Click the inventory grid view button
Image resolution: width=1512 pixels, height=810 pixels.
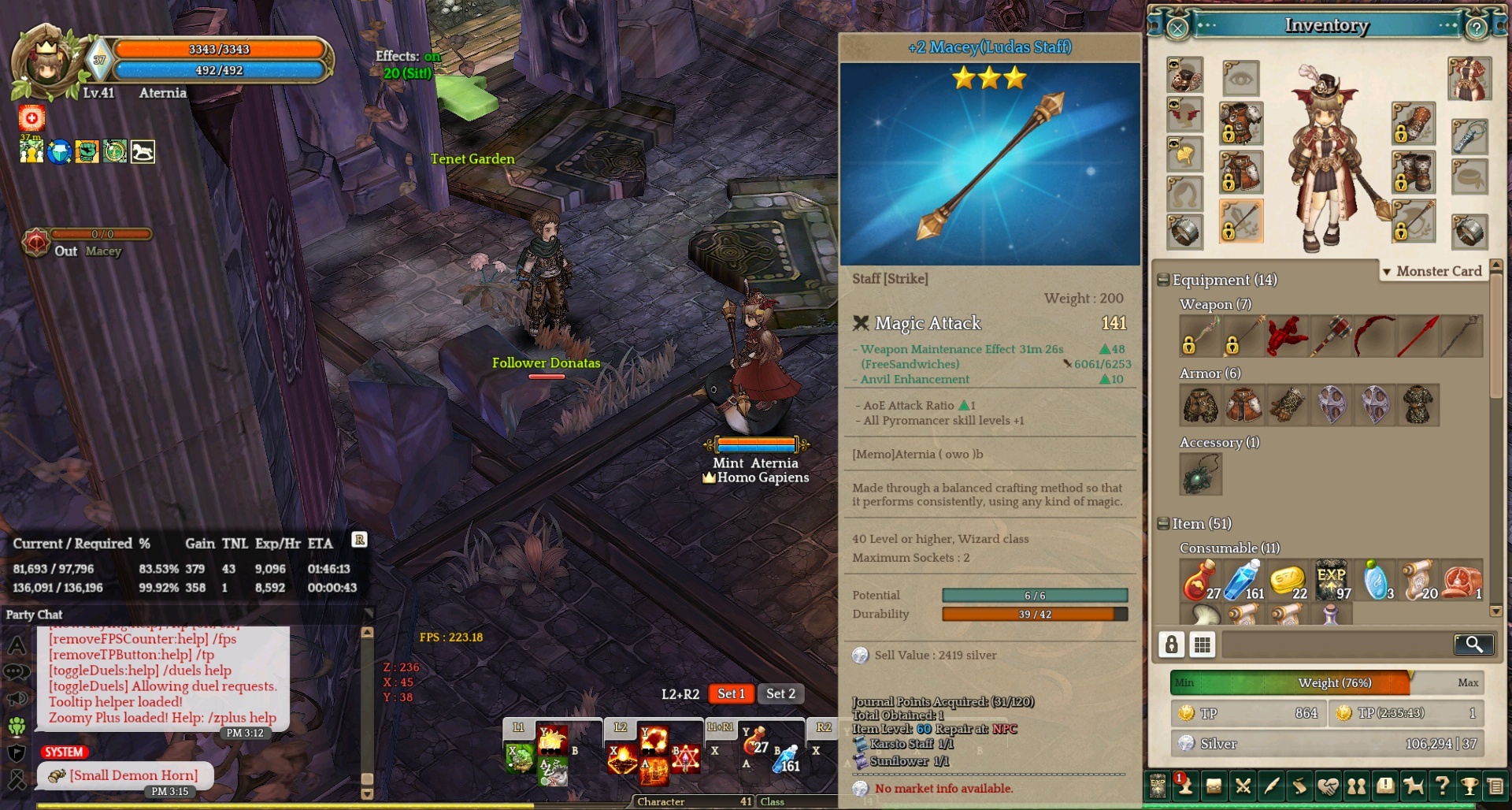tap(1202, 645)
